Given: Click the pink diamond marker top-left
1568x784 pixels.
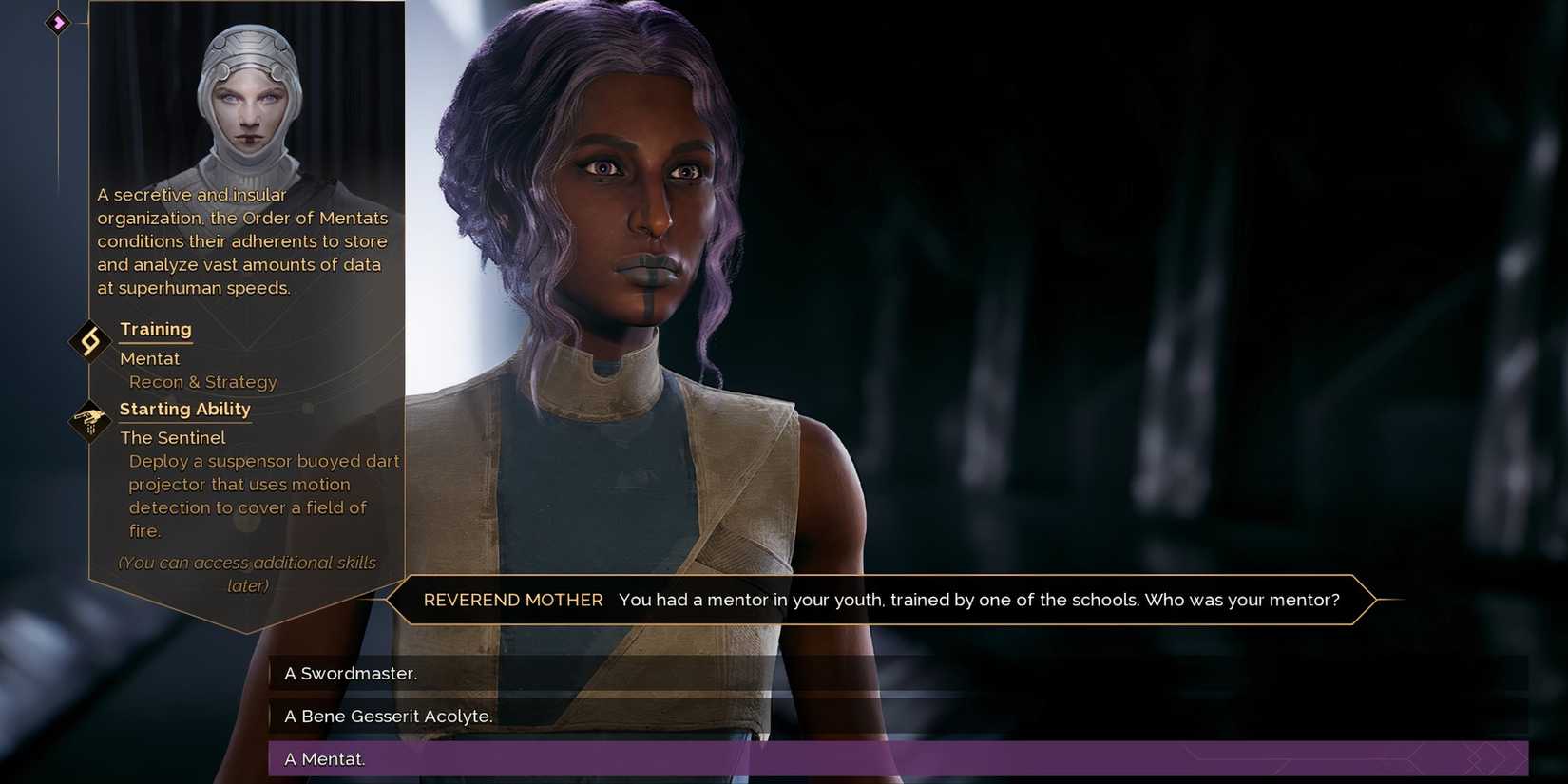Looking at the screenshot, I should pos(58,23).
